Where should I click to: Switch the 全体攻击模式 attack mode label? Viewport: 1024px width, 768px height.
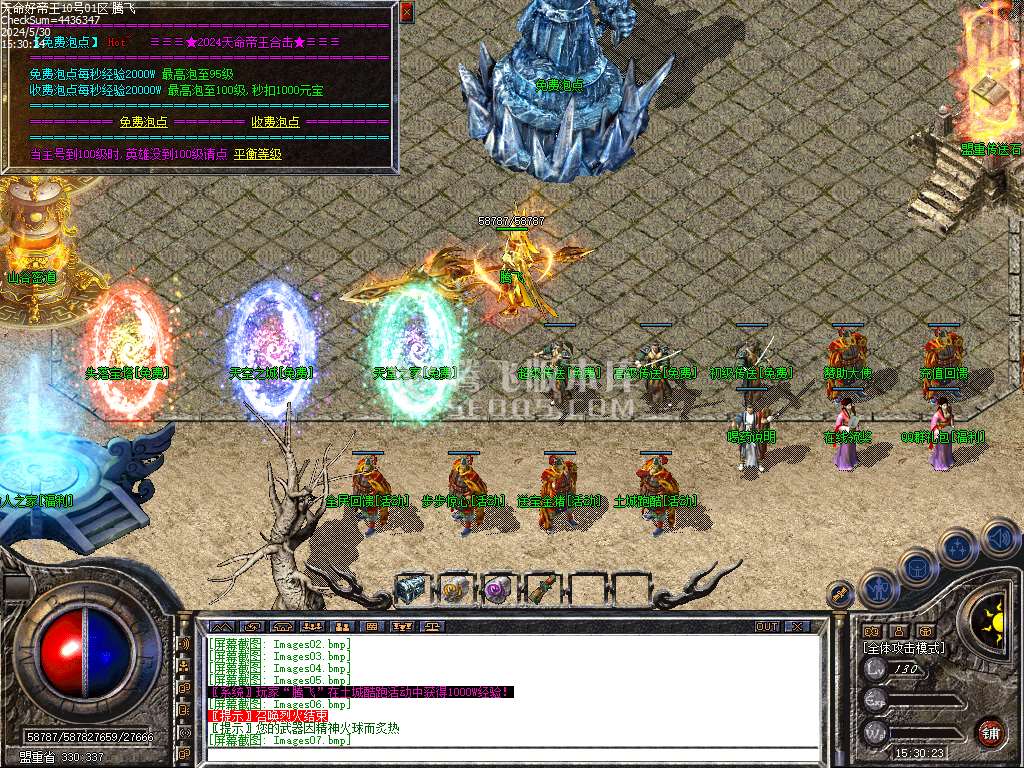(x=904, y=648)
